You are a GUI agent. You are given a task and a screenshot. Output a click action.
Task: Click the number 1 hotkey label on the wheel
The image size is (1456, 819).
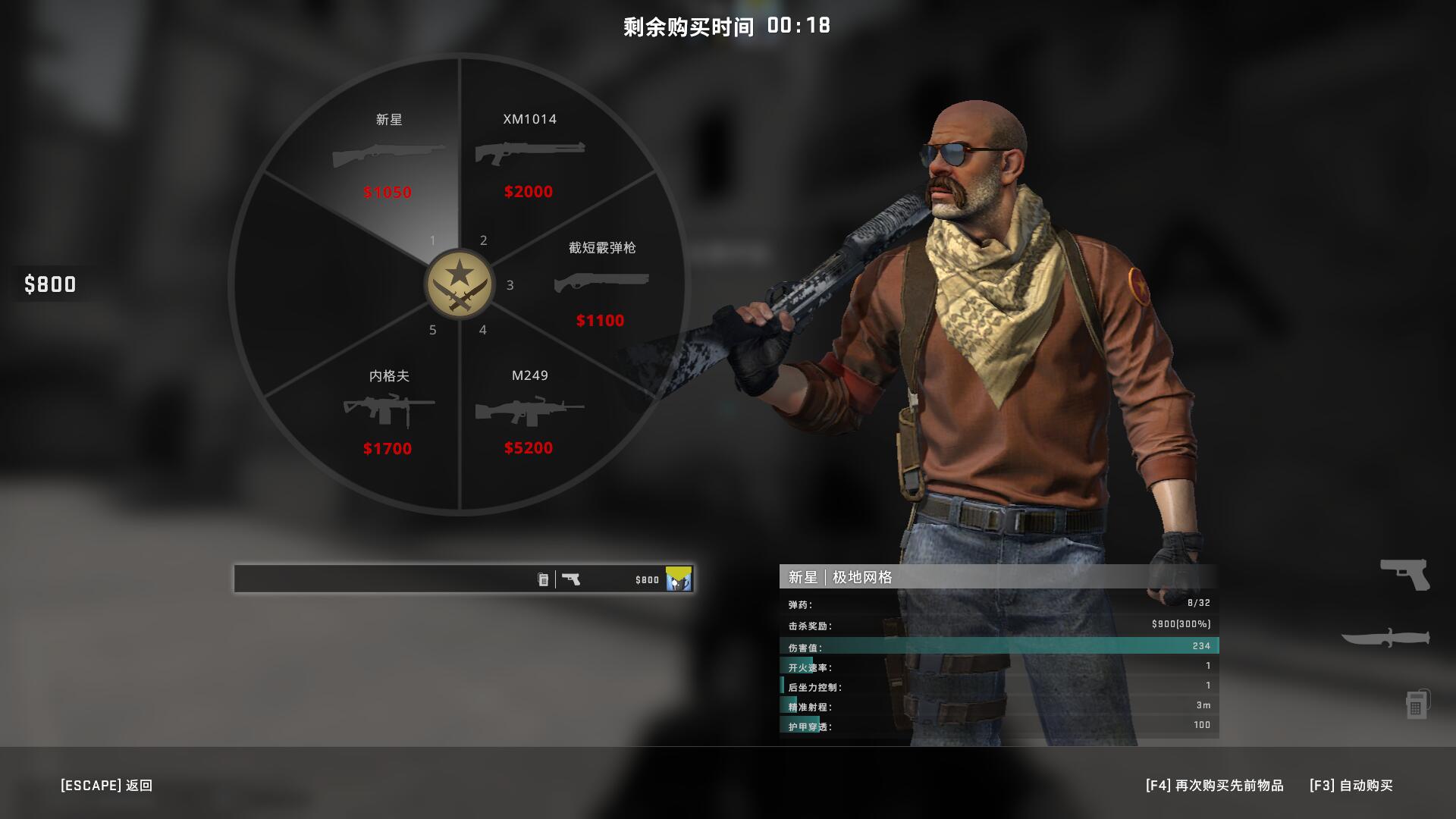click(432, 240)
